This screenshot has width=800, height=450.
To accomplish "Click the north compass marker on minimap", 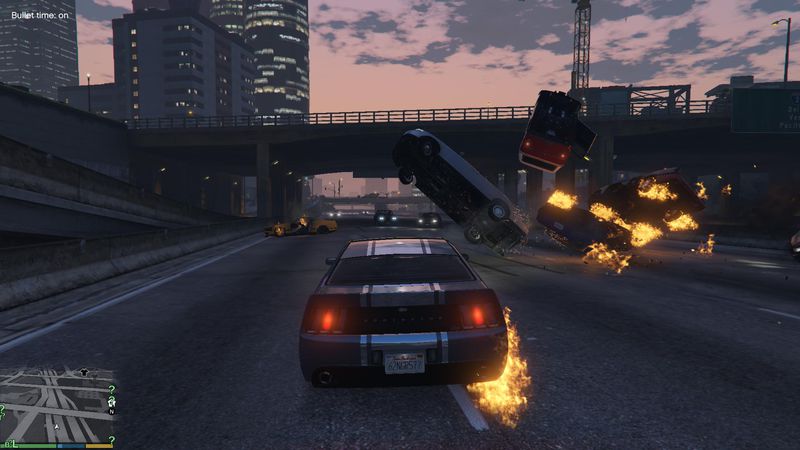I will coord(112,412).
